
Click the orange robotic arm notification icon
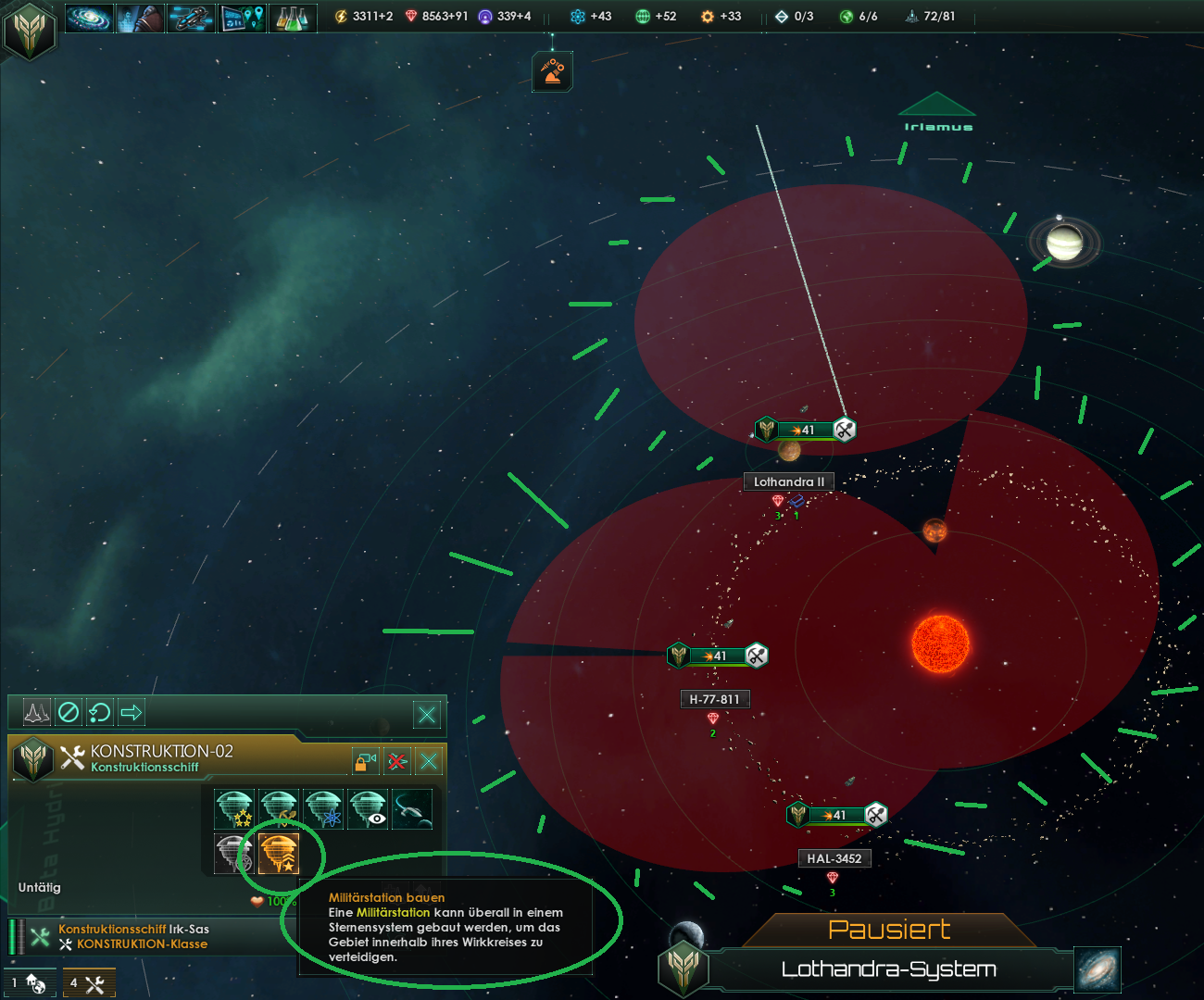point(552,71)
